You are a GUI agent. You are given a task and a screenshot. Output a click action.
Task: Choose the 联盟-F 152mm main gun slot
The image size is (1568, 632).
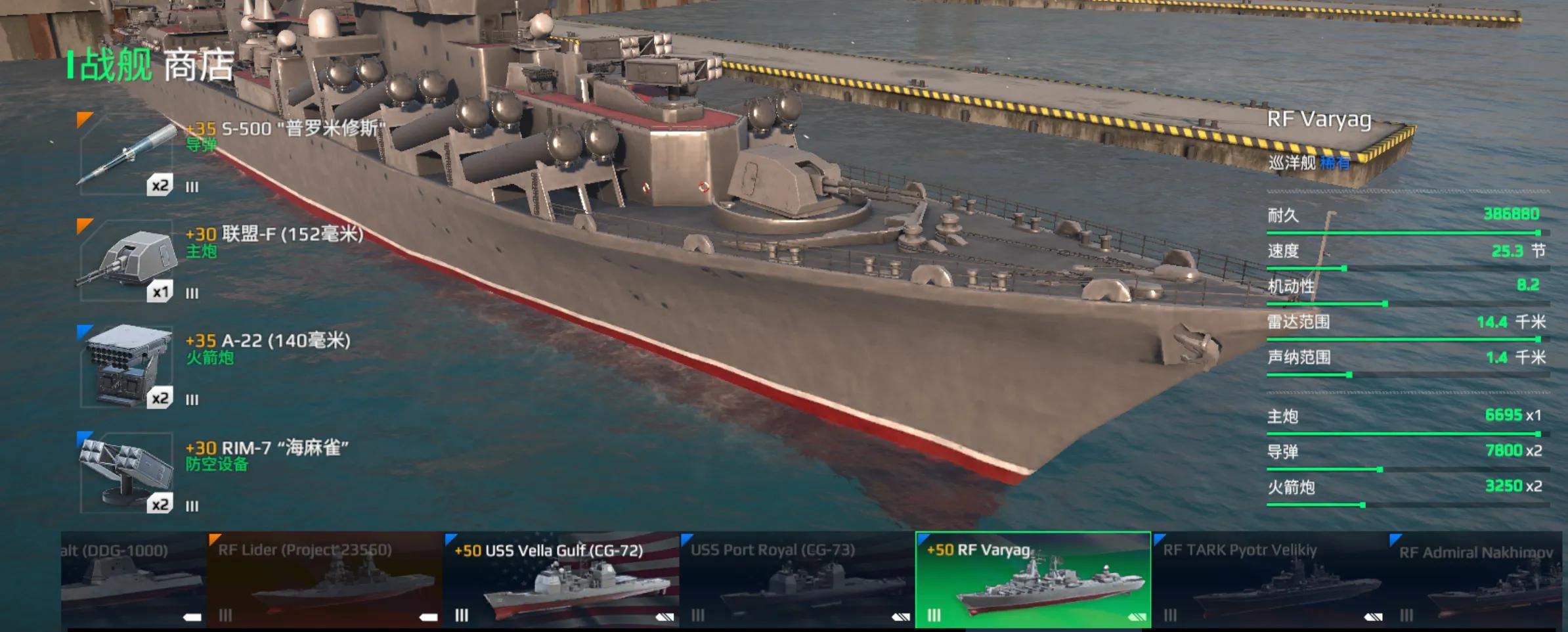126,261
